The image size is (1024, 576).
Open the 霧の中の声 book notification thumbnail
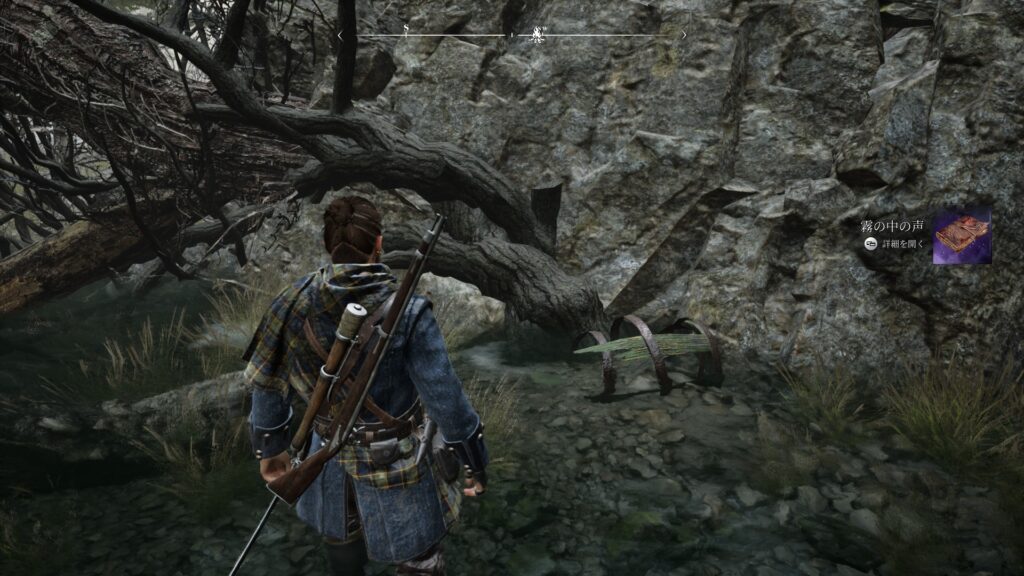tap(961, 236)
